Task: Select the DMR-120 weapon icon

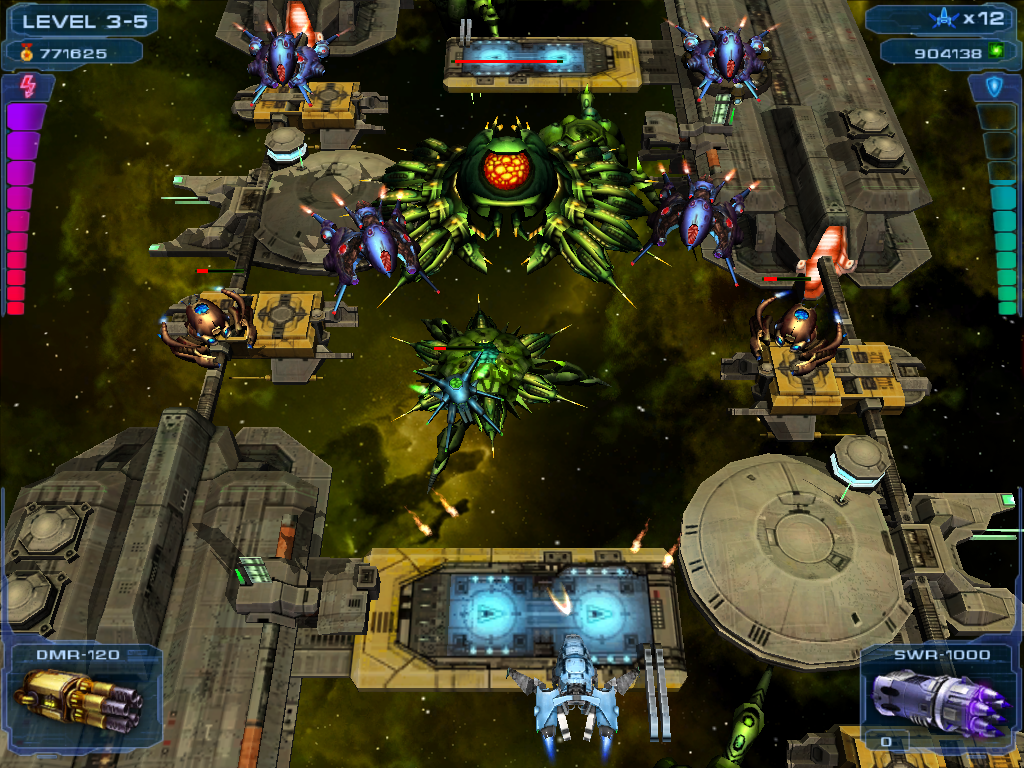Action: click(78, 701)
